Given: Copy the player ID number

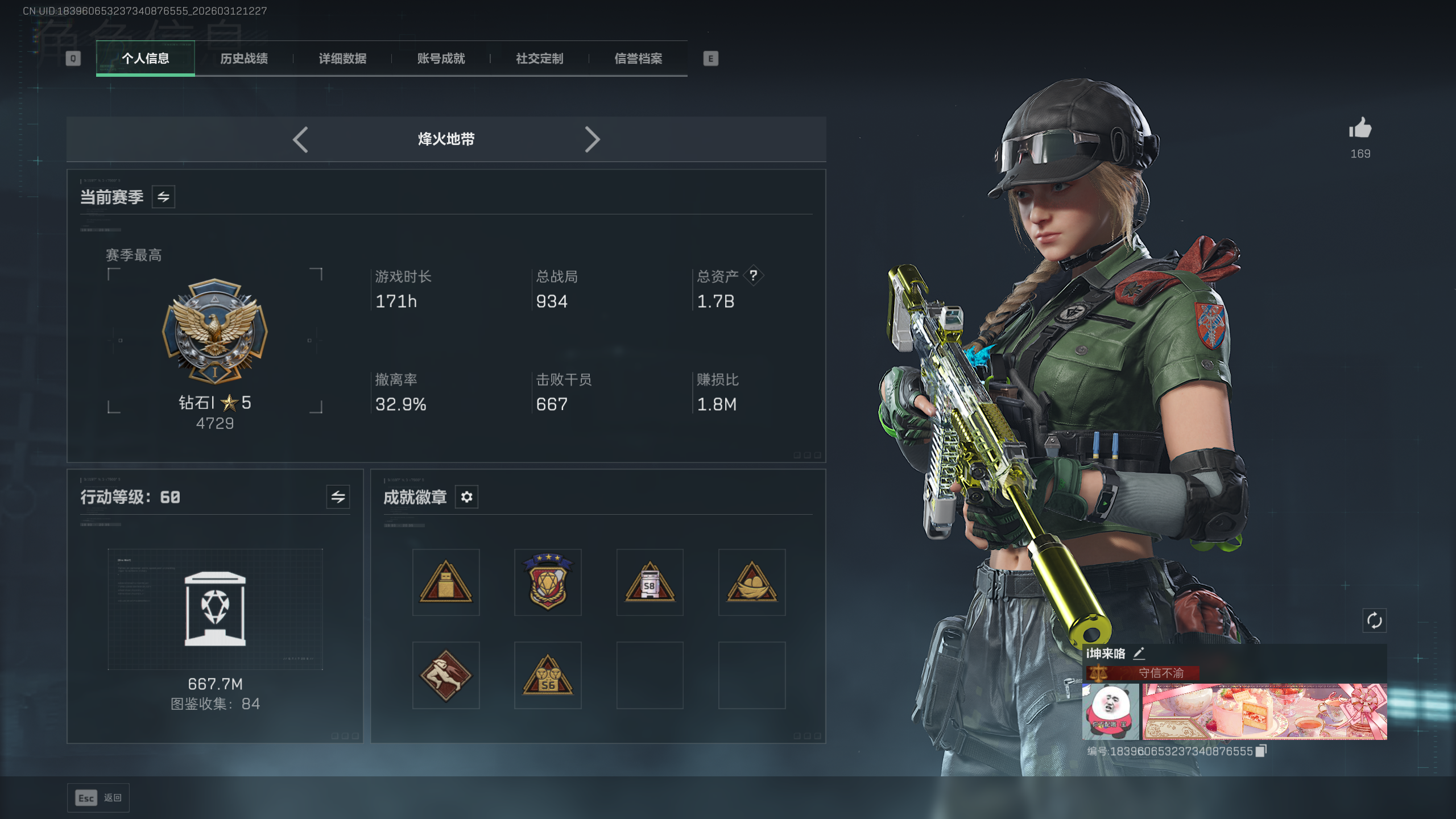Looking at the screenshot, I should pos(1261,751).
